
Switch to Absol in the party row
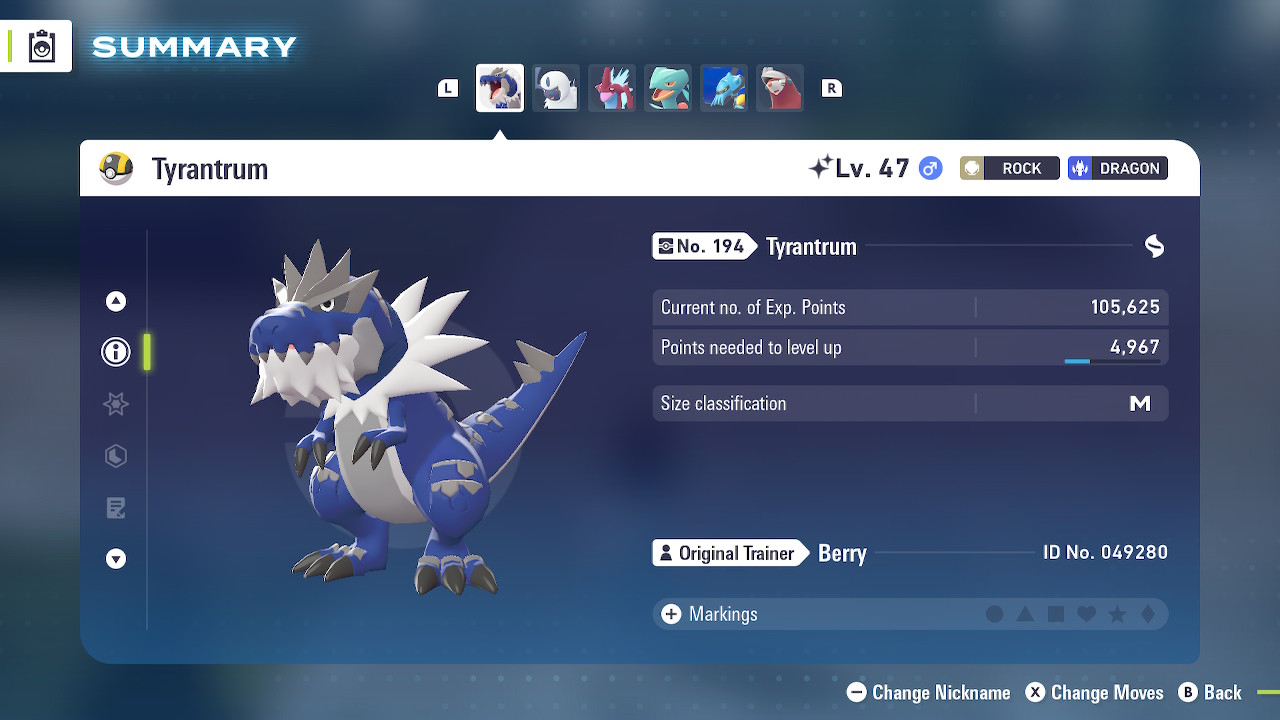(x=556, y=88)
